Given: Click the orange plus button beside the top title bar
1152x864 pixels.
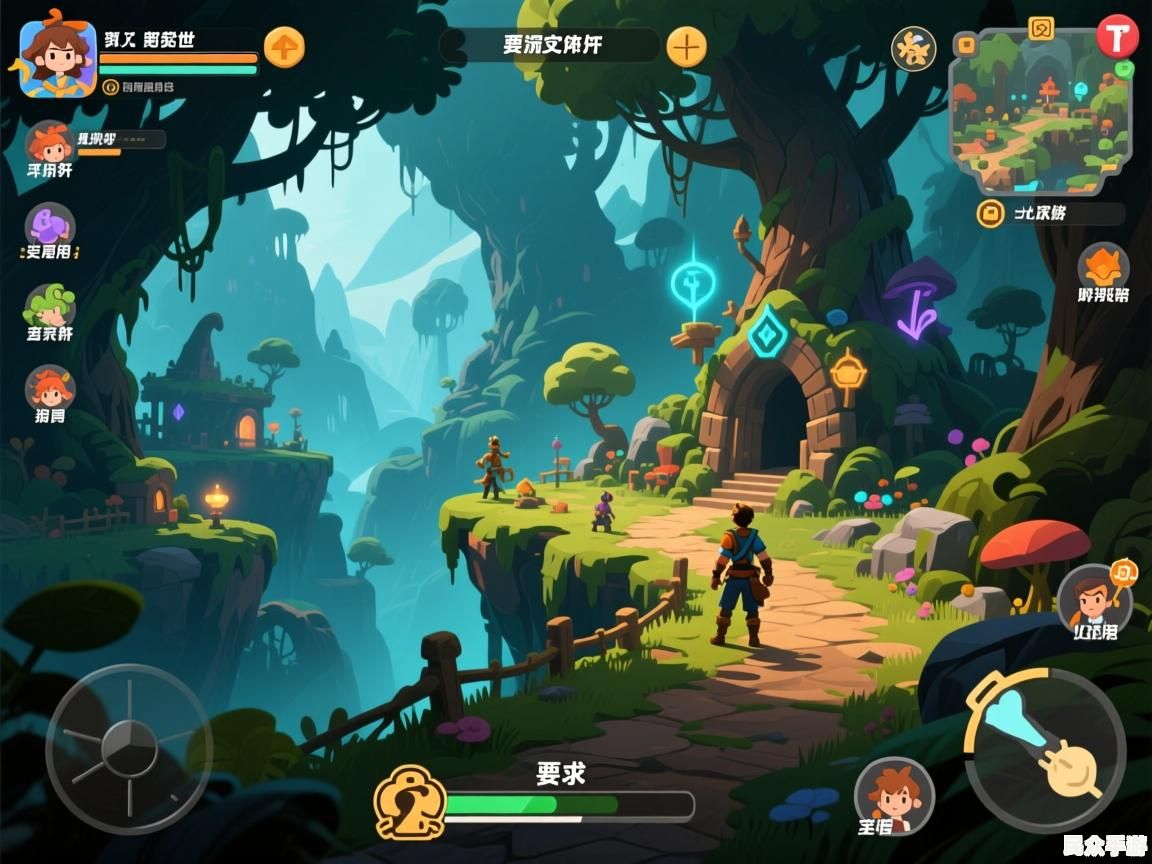Looking at the screenshot, I should tap(686, 46).
